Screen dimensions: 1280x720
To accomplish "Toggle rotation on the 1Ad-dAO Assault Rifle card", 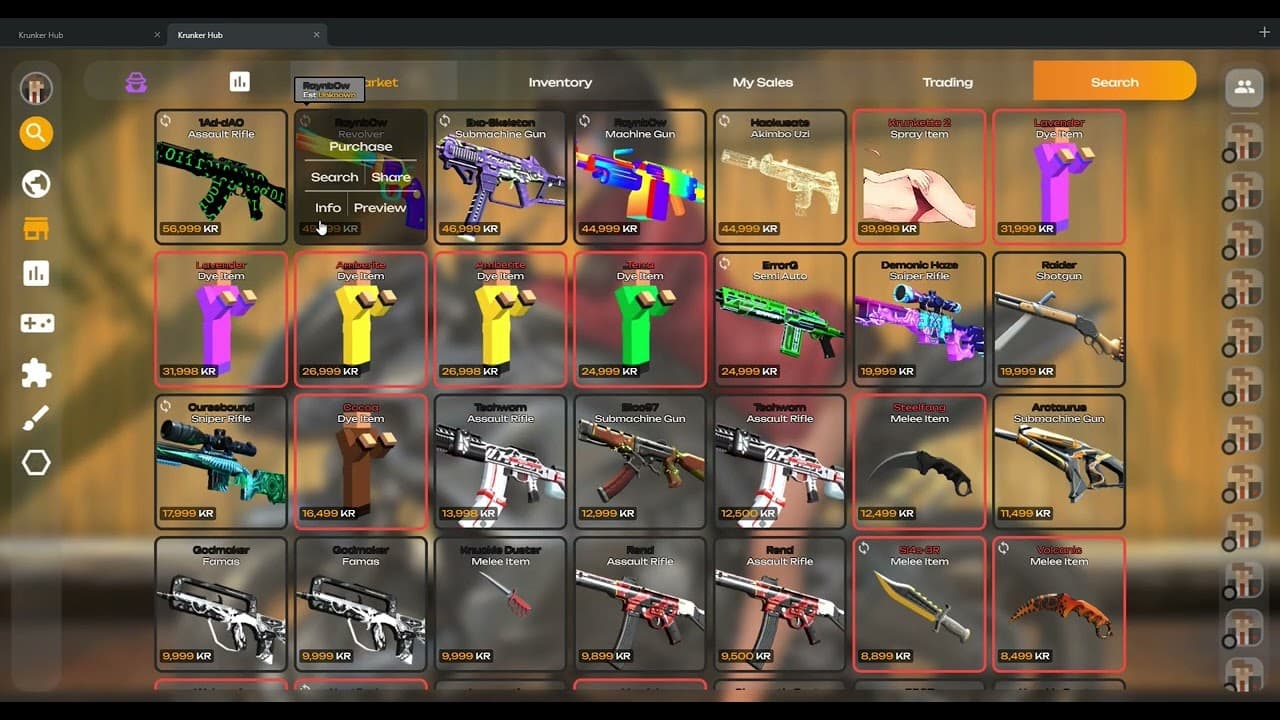I will [x=163, y=121].
